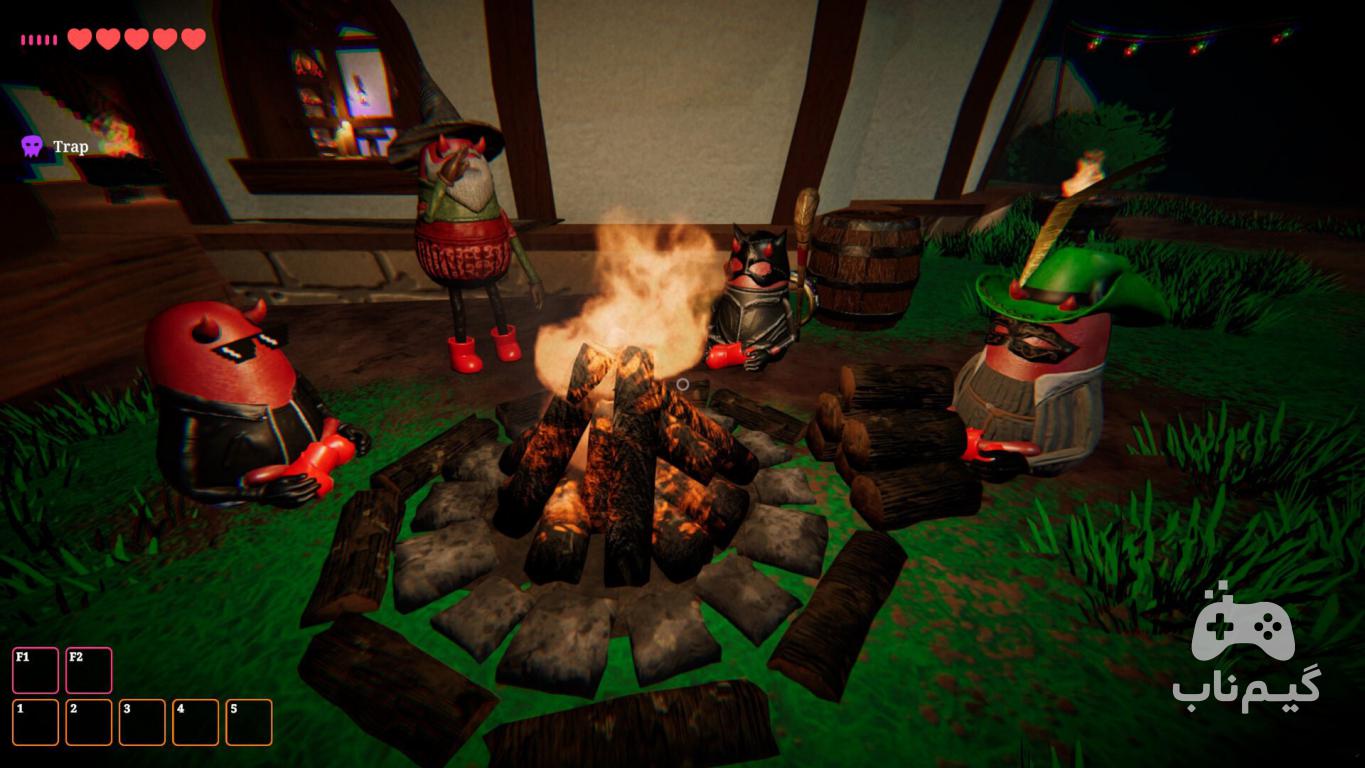1365x768 pixels.
Task: Select hotbar slot 5
Action: (x=249, y=722)
